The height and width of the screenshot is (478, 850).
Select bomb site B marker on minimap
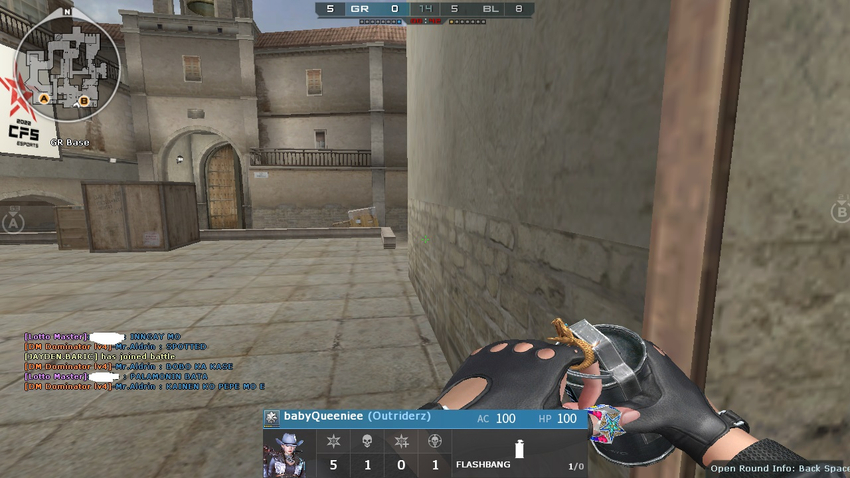pos(84,100)
